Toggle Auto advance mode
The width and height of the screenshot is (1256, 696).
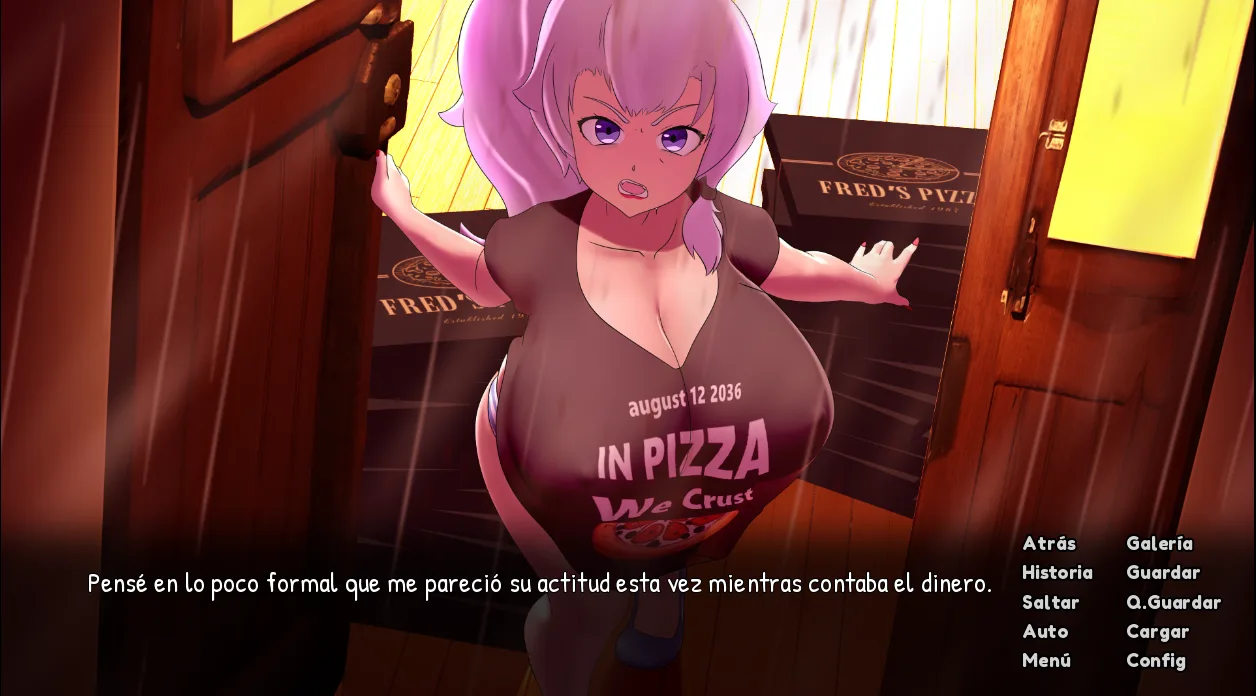click(x=1045, y=631)
